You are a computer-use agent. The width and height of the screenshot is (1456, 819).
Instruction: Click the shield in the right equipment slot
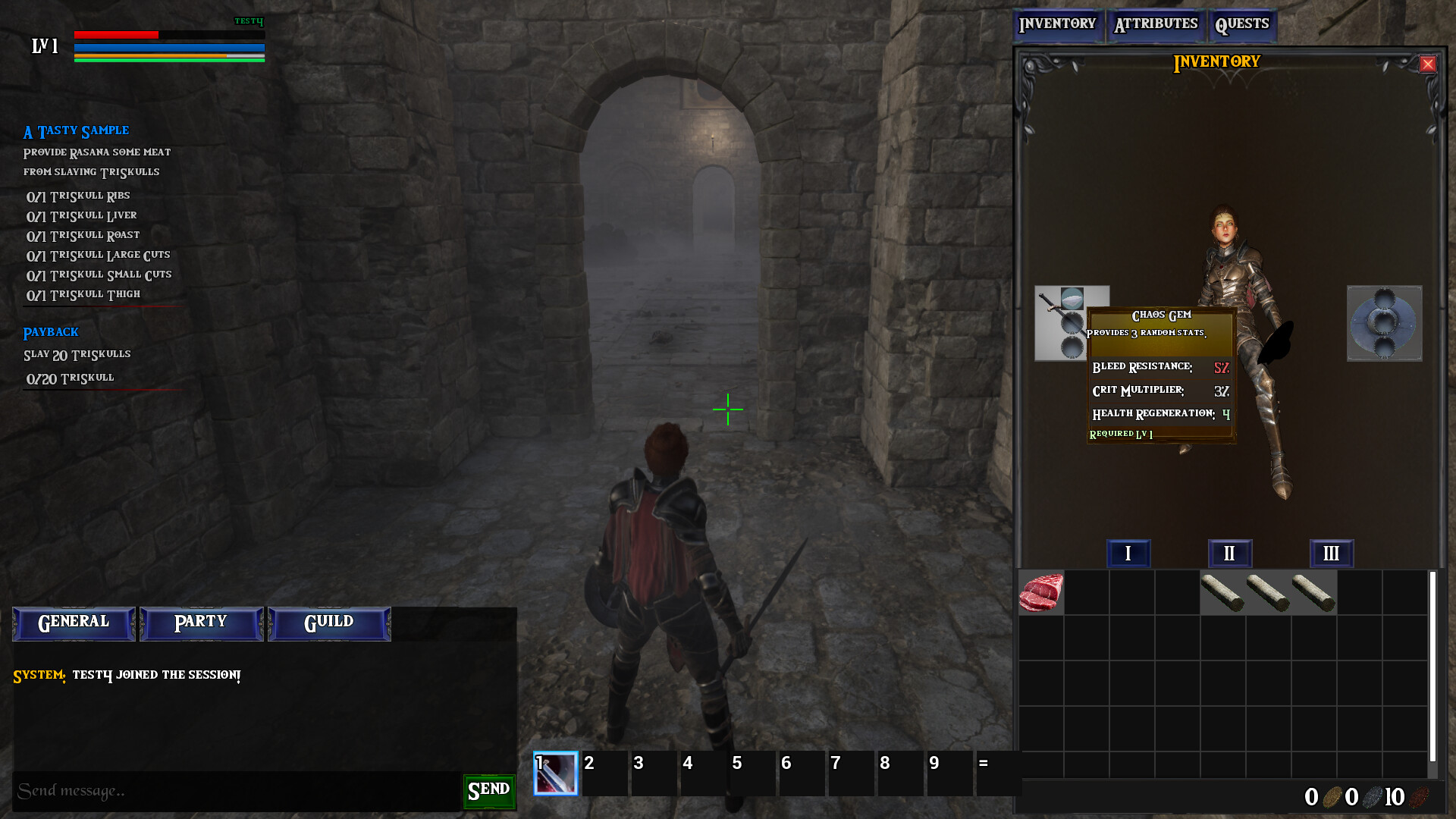[x=1383, y=323]
